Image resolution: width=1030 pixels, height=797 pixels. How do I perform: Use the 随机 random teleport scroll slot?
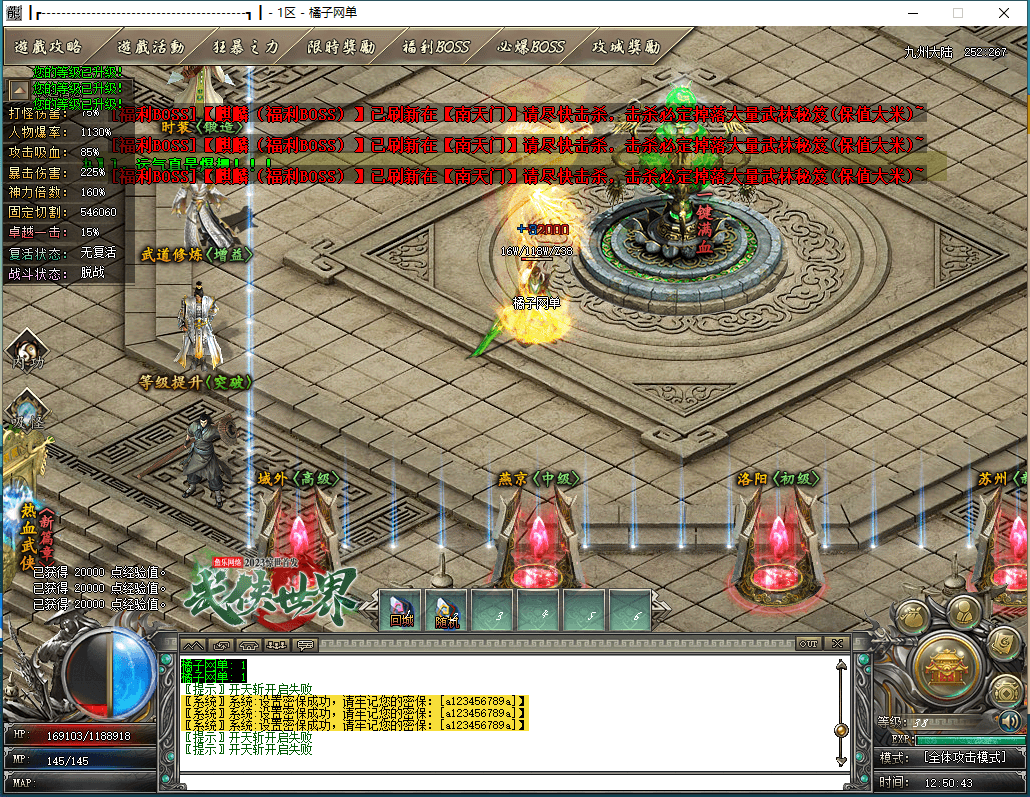[447, 610]
